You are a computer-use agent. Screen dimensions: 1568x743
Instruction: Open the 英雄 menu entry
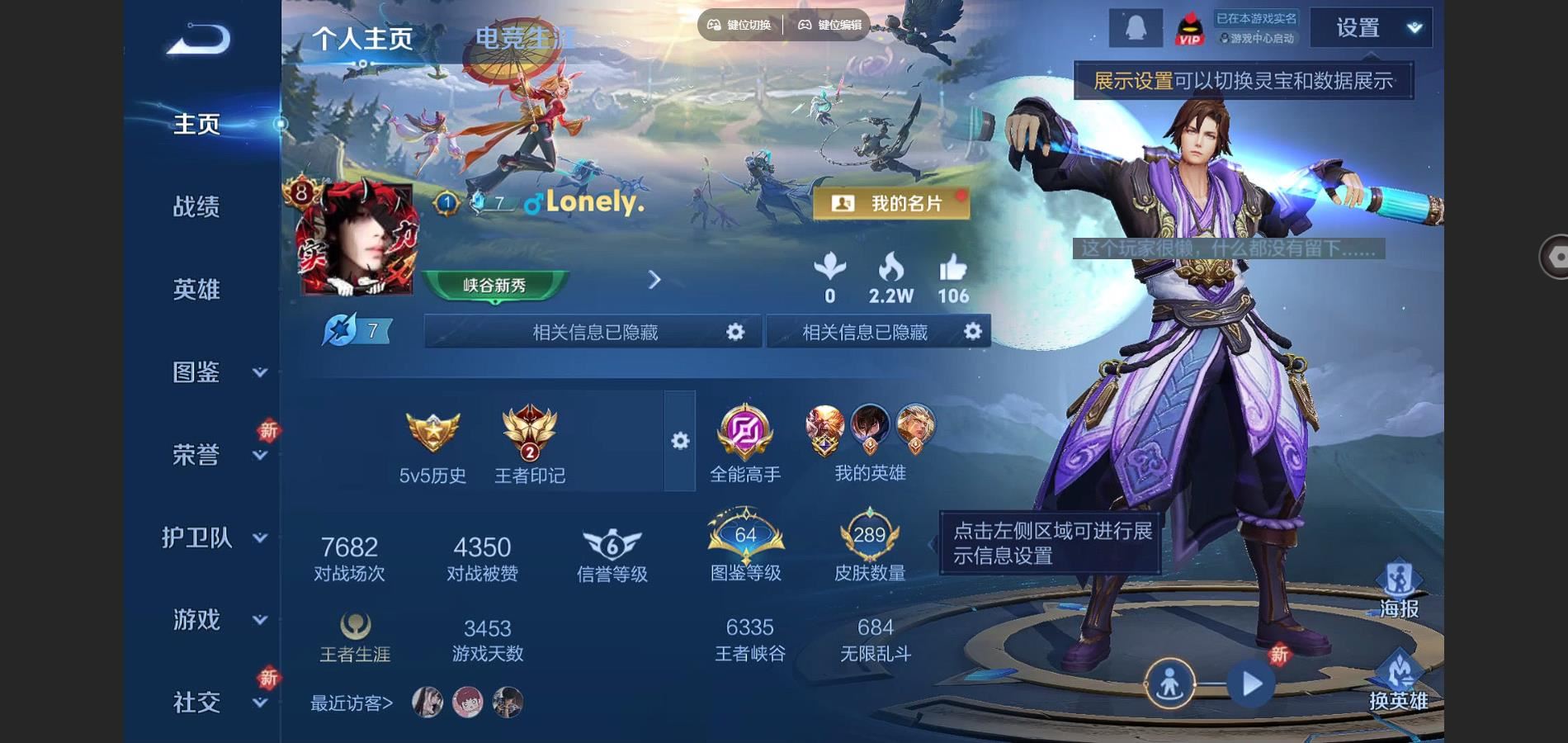tap(196, 290)
